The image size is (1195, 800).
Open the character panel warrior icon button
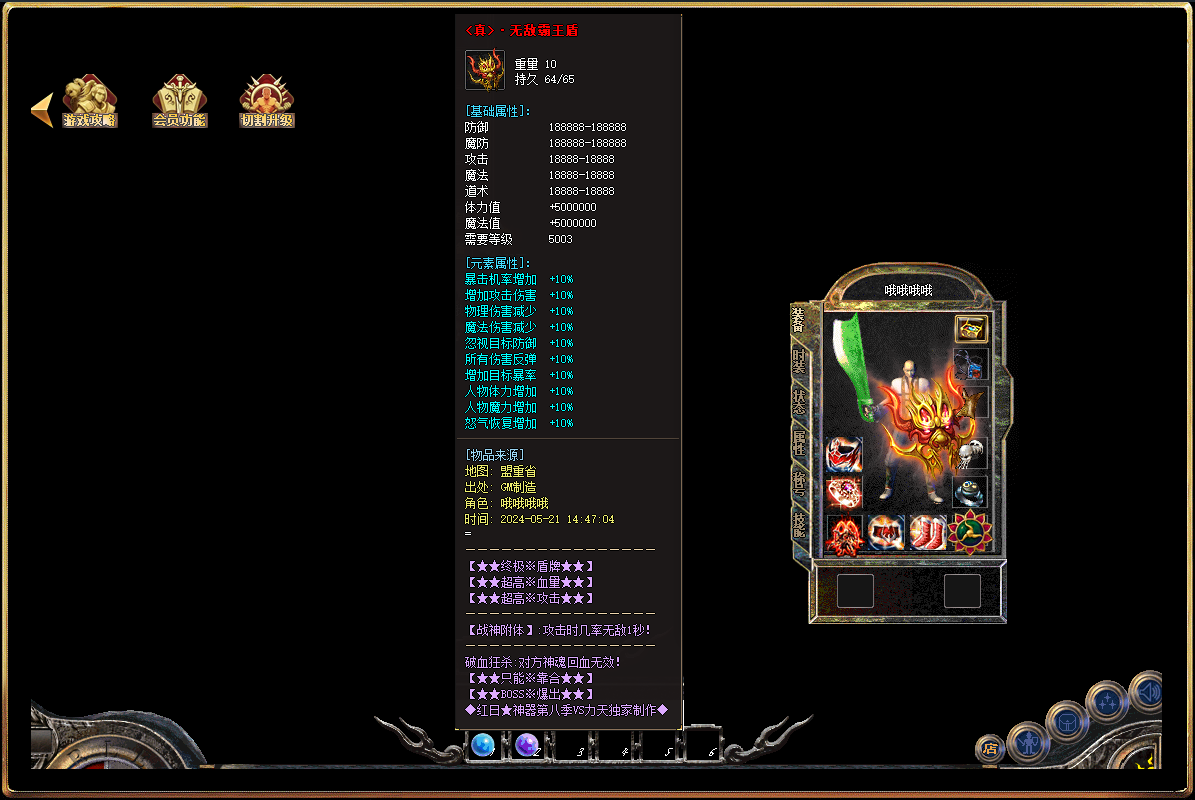tap(1027, 741)
